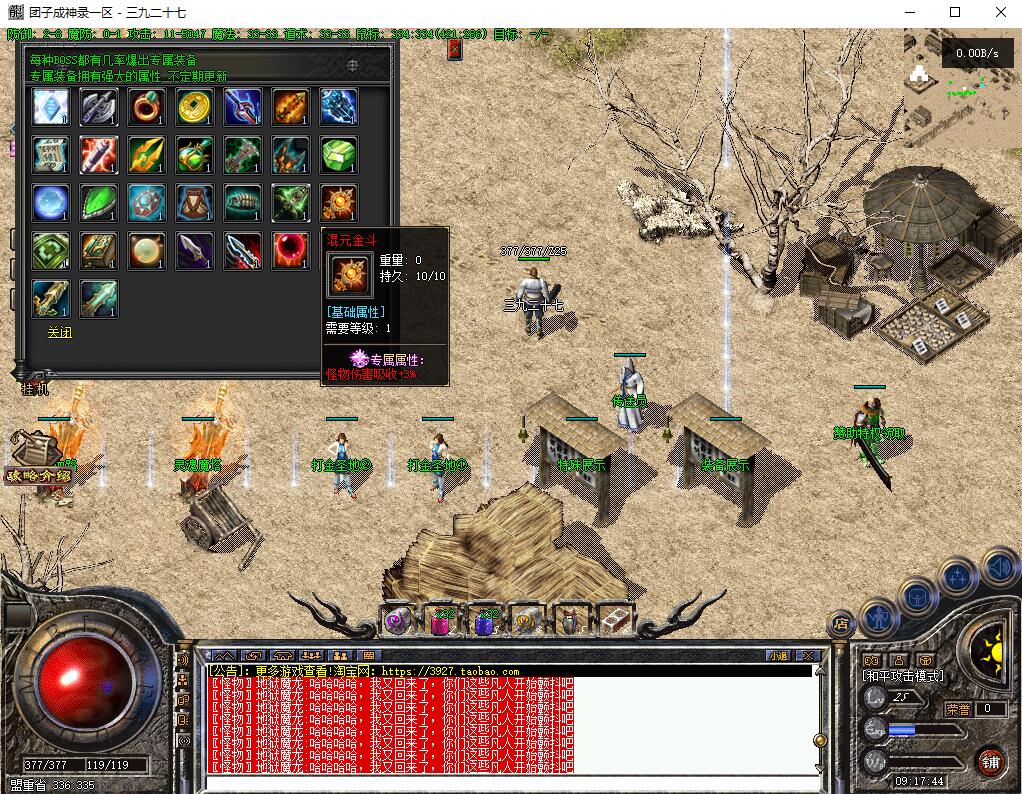Choose the green gem item slot

tap(339, 155)
